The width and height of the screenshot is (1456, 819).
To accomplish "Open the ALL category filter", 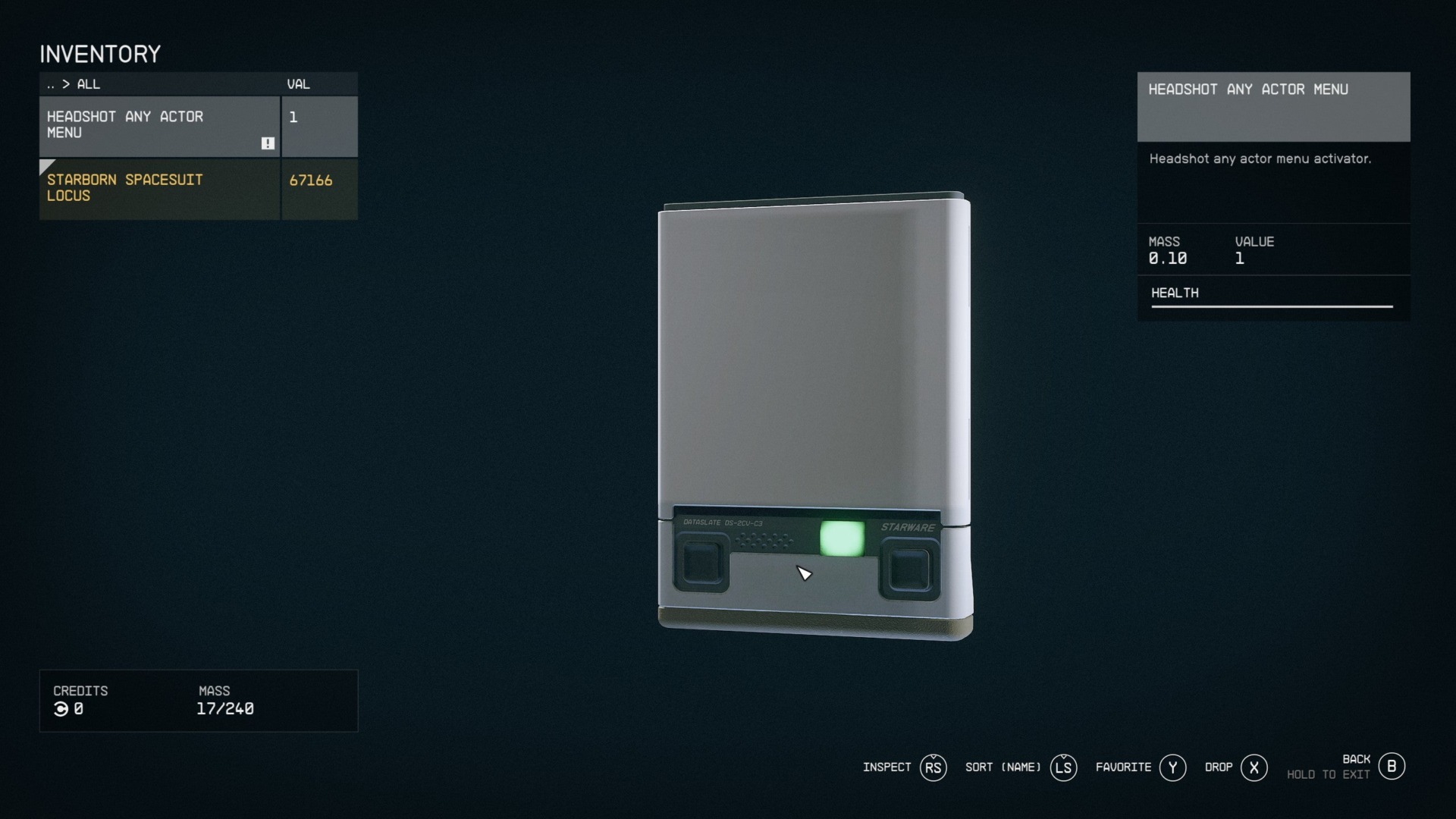I will (89, 85).
